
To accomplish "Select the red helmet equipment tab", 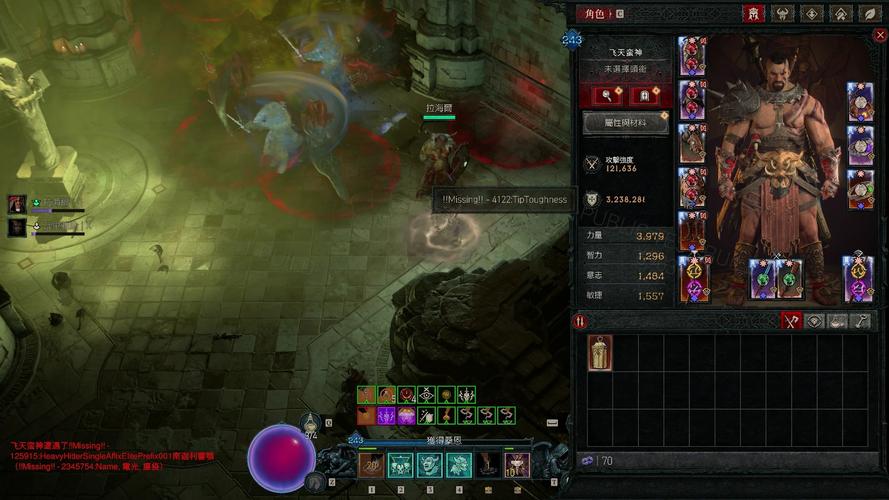I will coord(754,14).
